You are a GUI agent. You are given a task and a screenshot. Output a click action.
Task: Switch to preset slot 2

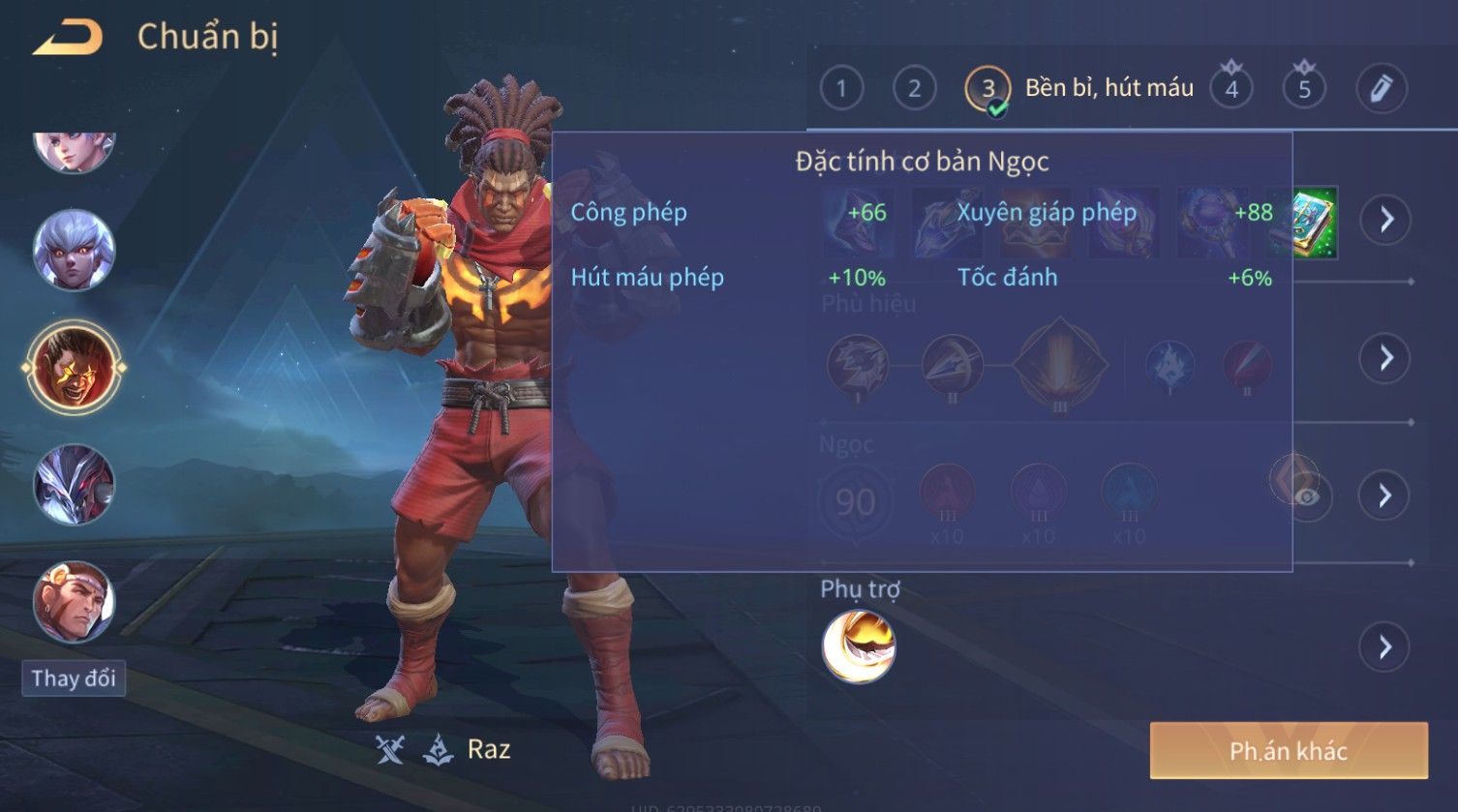coord(914,89)
